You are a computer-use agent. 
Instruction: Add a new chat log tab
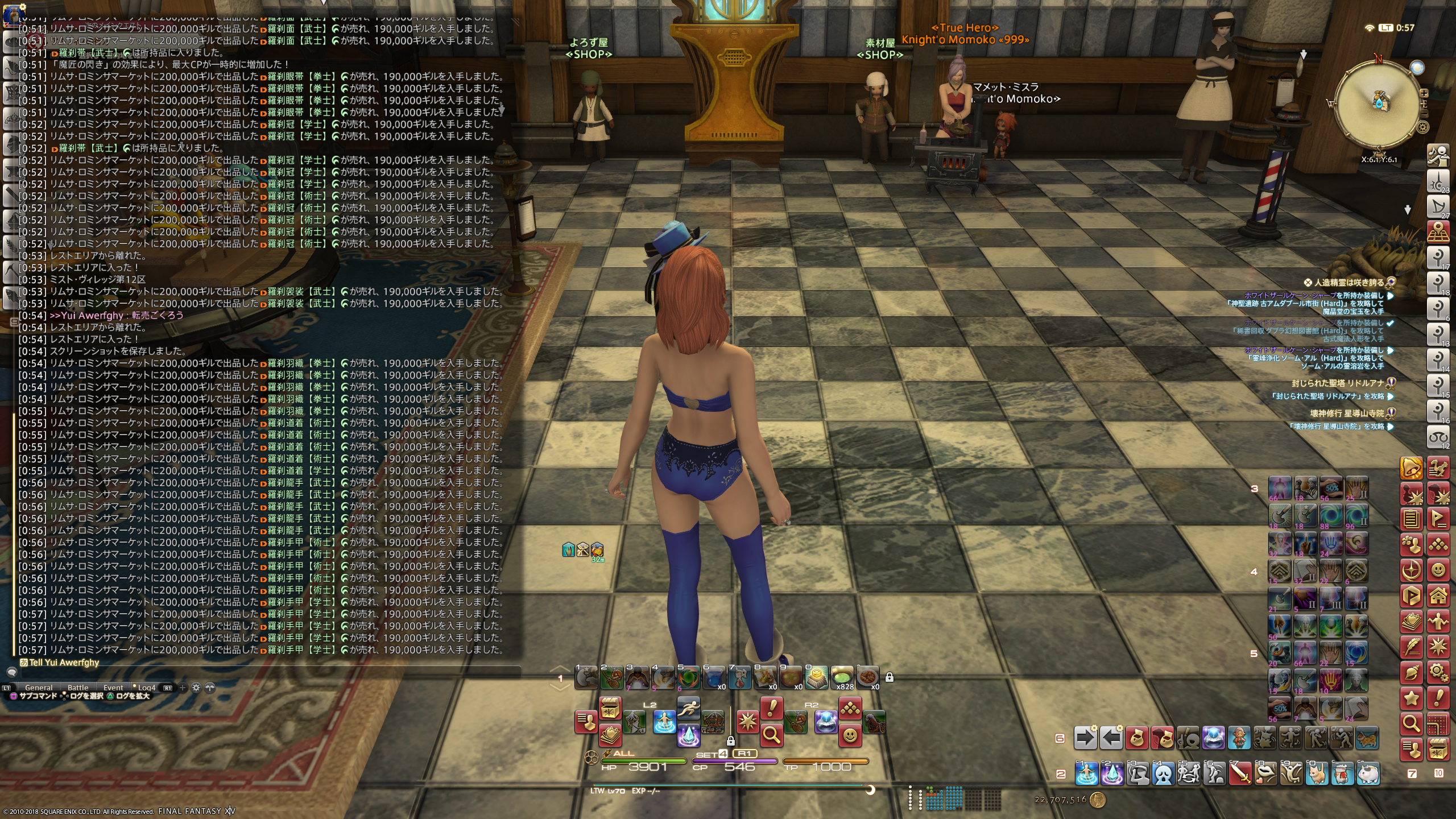pyautogui.click(x=183, y=688)
